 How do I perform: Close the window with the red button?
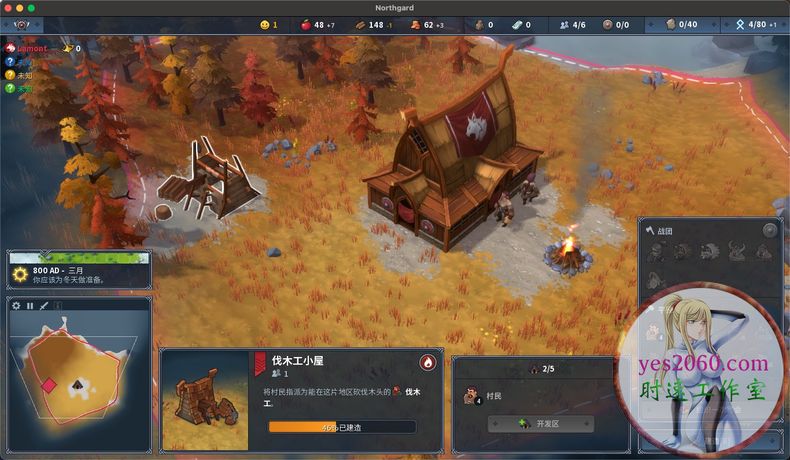click(x=8, y=7)
